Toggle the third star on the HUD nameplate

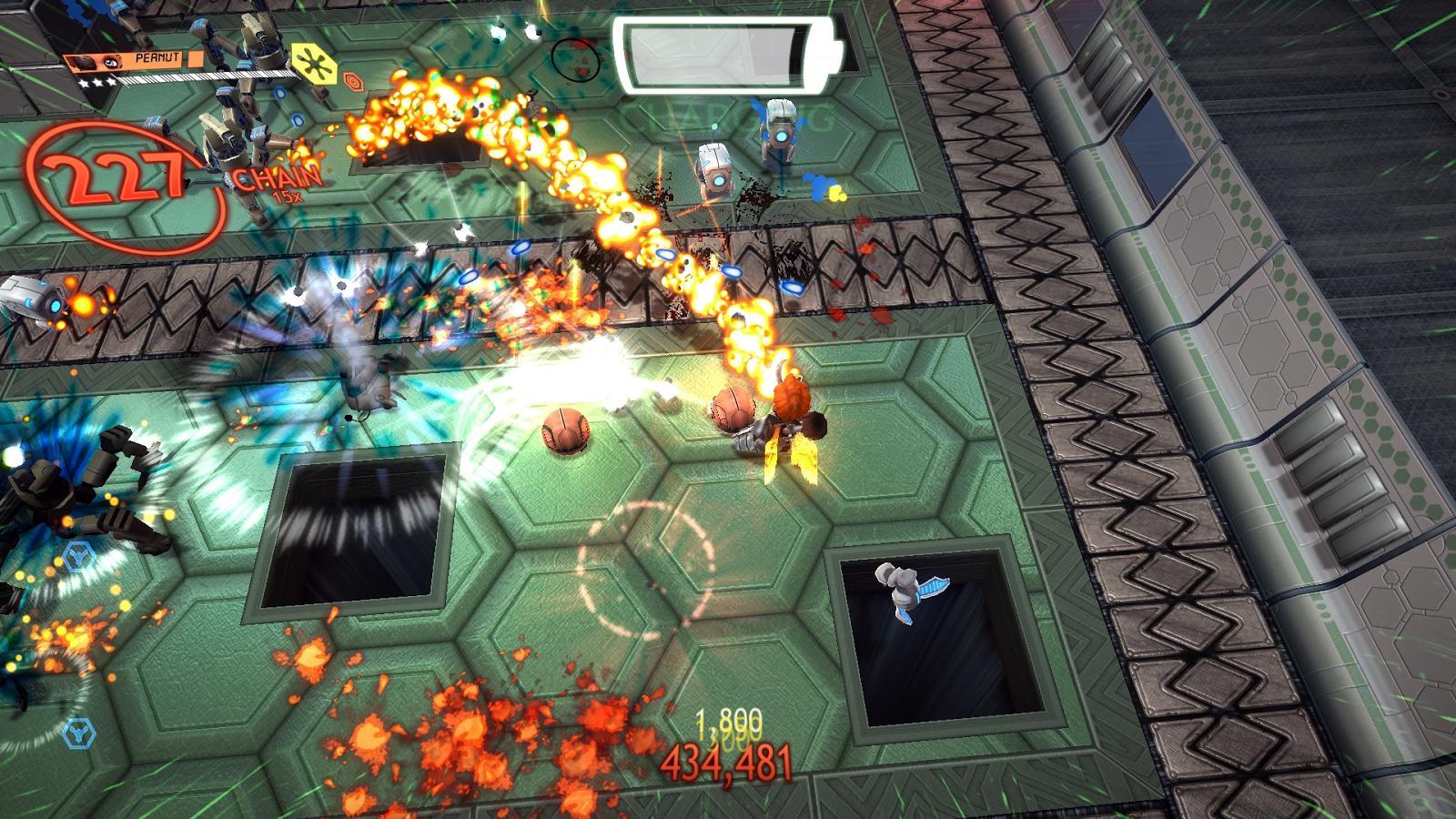[110, 81]
